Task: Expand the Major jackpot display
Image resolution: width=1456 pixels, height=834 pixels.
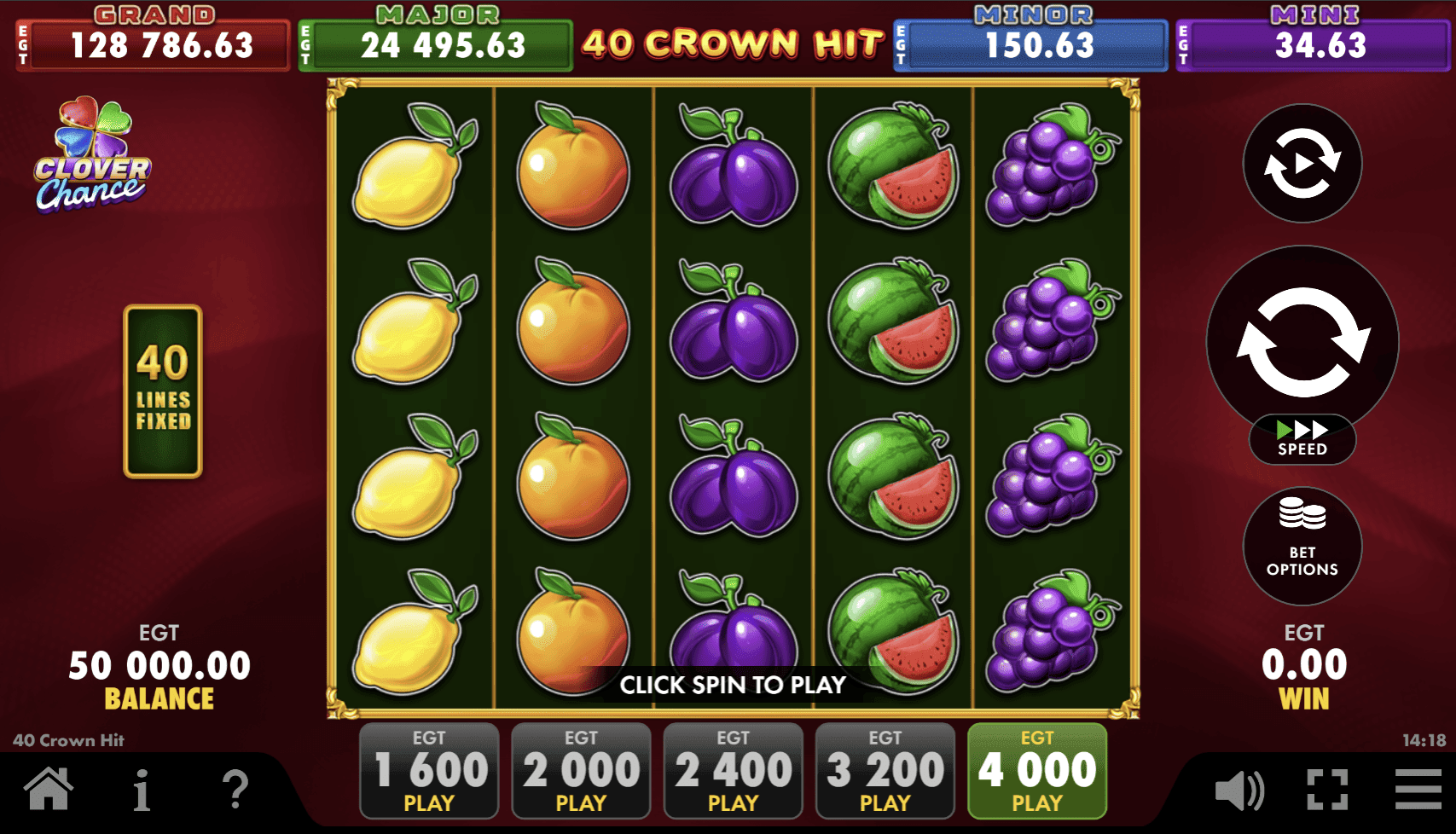Action: [x=435, y=36]
